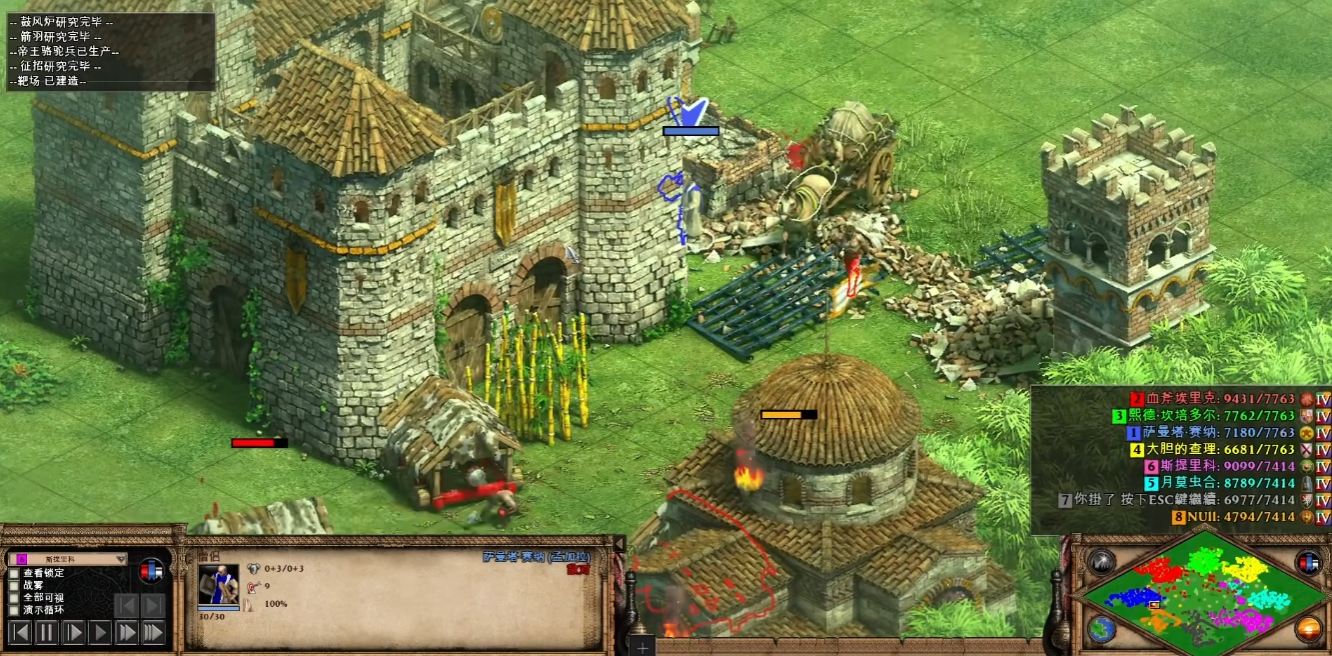Click the sunset button beside the minimap
1332x656 pixels.
(x=1308, y=629)
